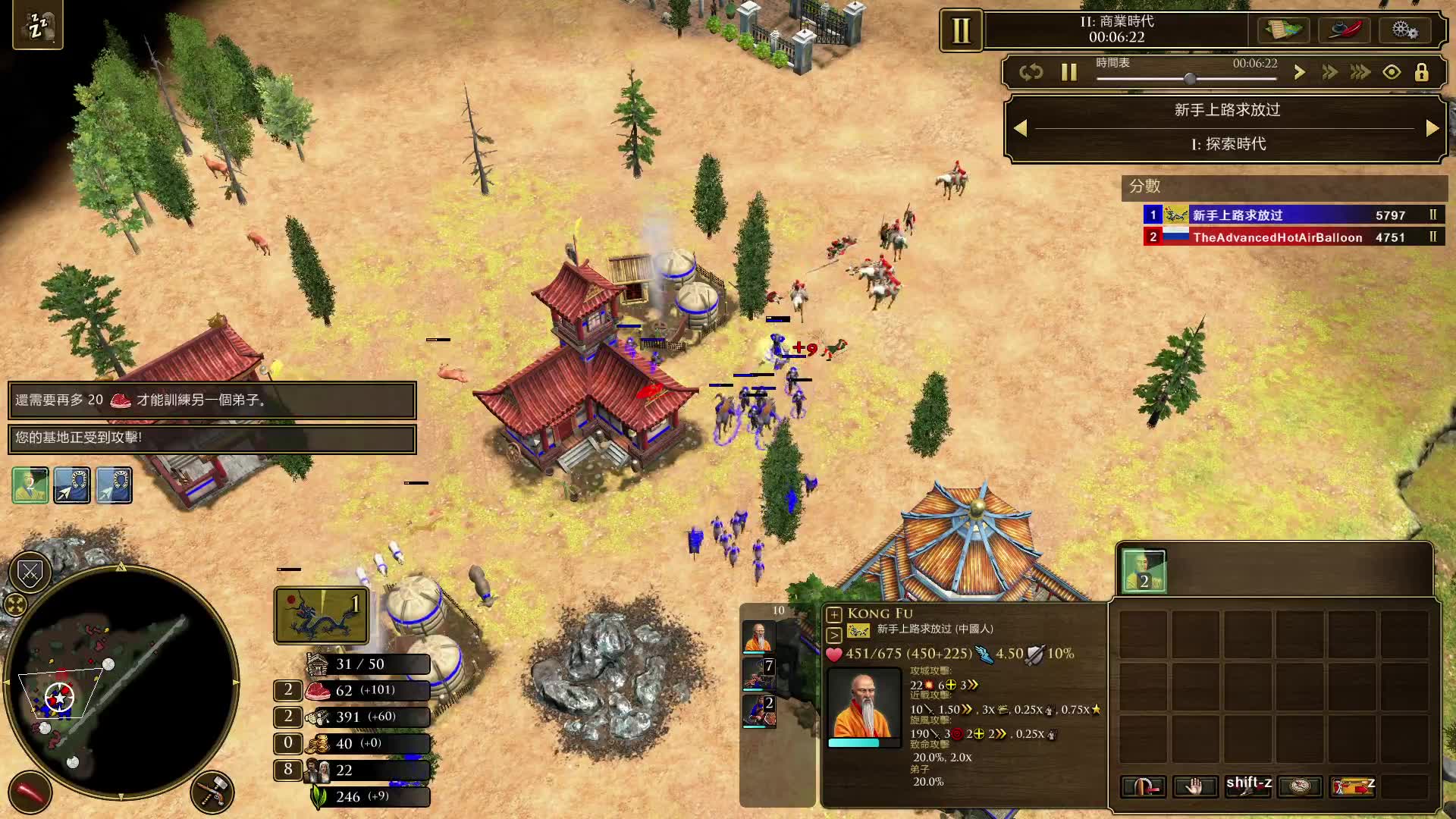Open the objectives scroll and map button
Screen dimensions: 1456x819
click(1282, 30)
